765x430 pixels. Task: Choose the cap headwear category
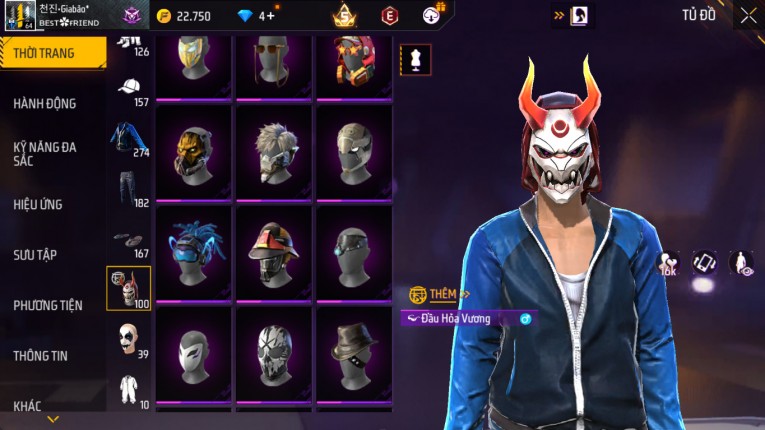129,89
